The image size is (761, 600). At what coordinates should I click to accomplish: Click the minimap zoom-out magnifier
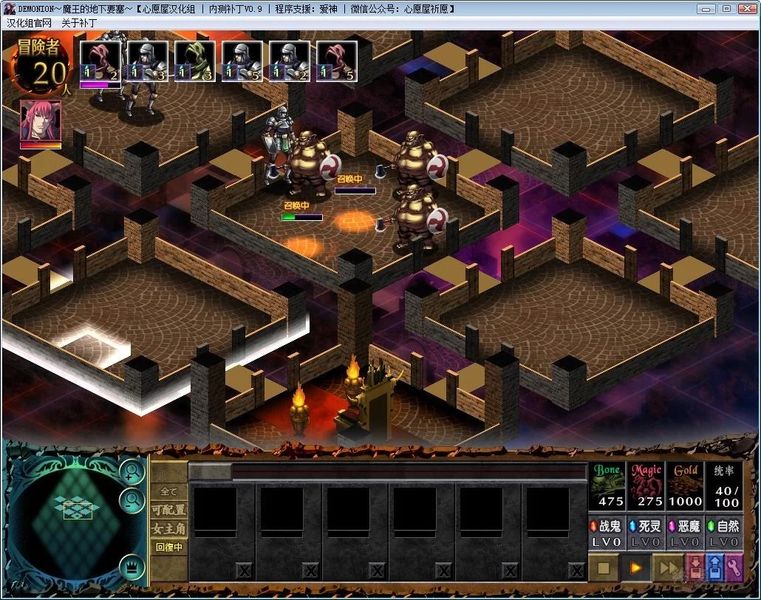coord(130,500)
